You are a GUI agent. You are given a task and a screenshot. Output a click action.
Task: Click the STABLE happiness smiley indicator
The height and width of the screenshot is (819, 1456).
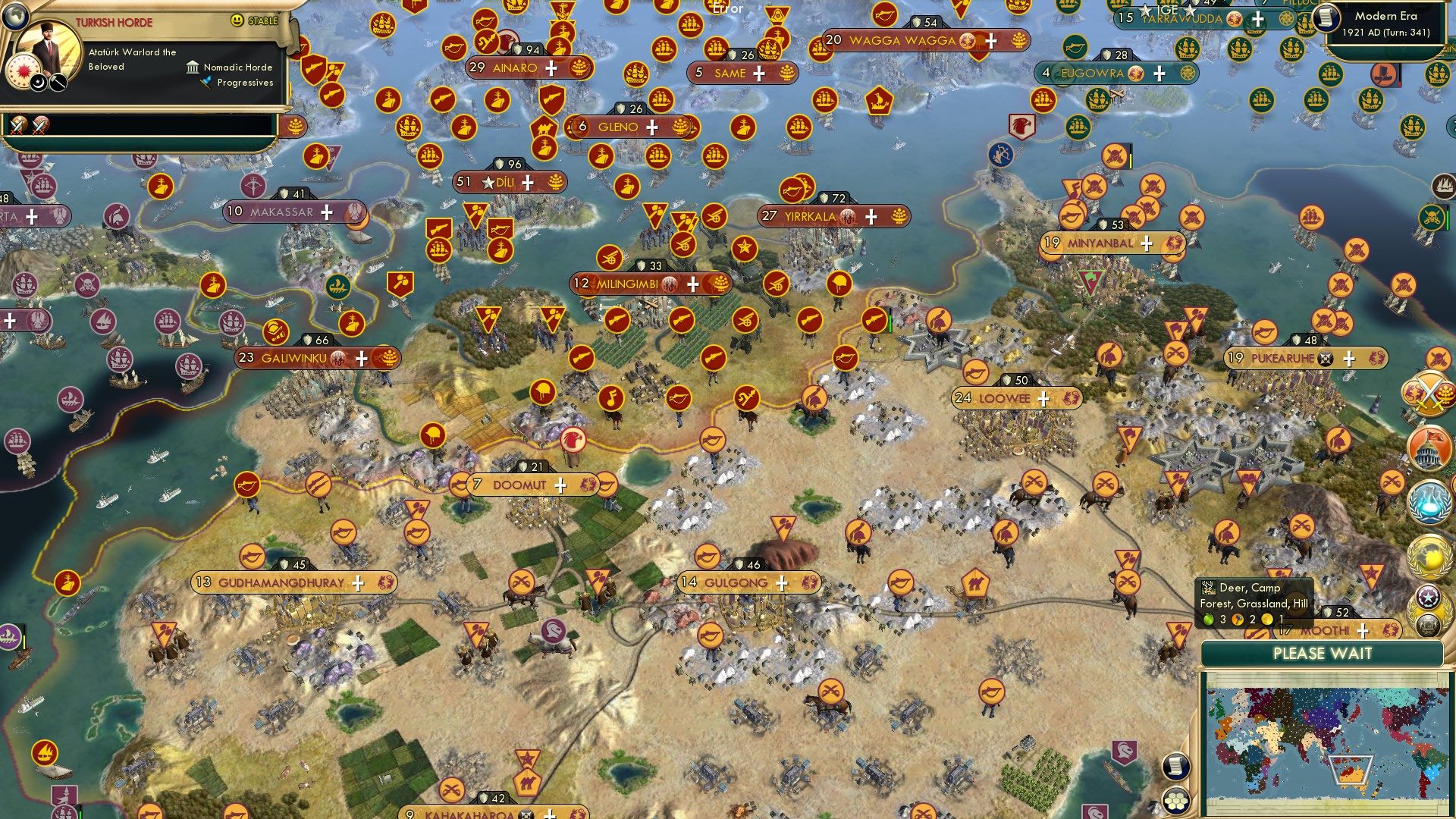click(237, 20)
